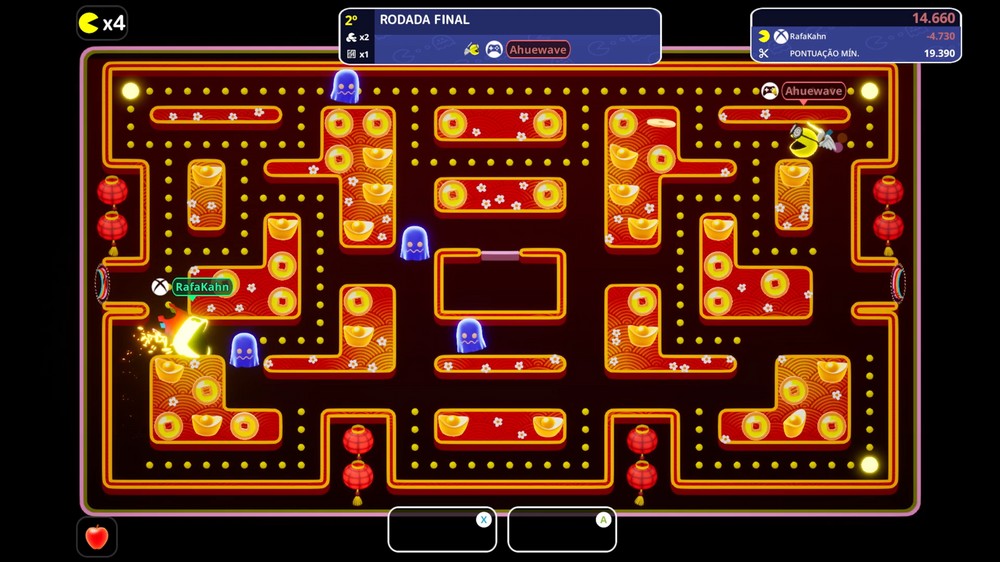The height and width of the screenshot is (562, 1000).
Task: Click the empty power-up slot marked A
Action: pos(561,530)
